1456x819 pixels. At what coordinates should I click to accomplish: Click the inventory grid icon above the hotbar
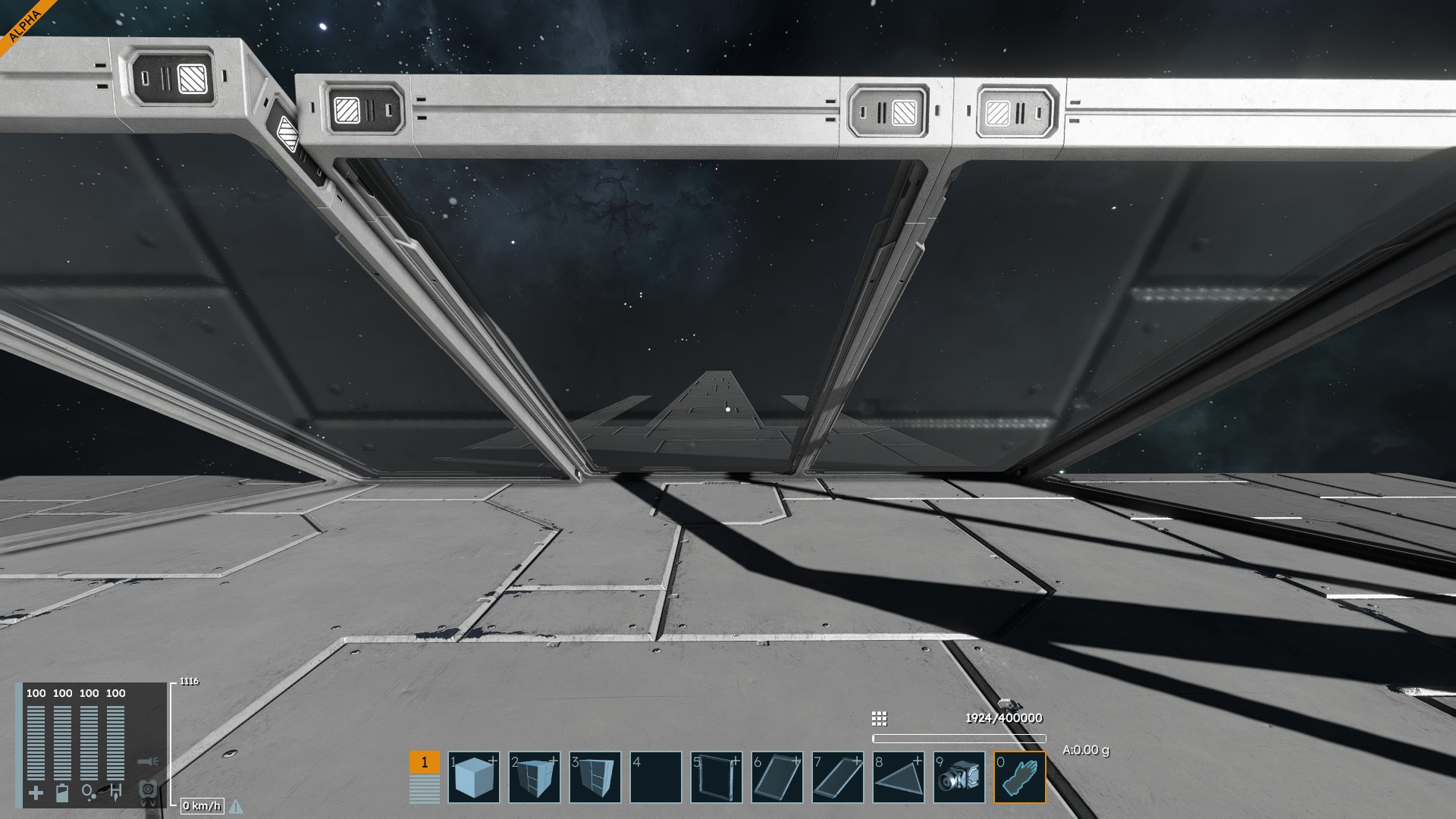(879, 718)
